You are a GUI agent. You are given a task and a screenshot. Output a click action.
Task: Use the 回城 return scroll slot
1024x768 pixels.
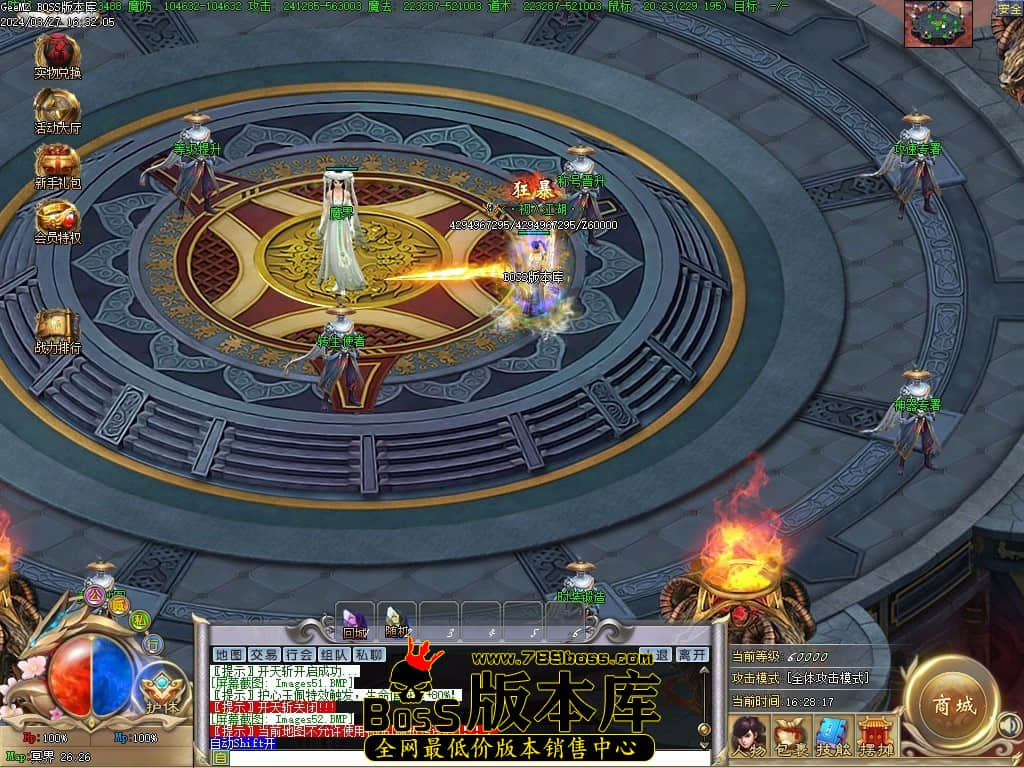pos(355,621)
